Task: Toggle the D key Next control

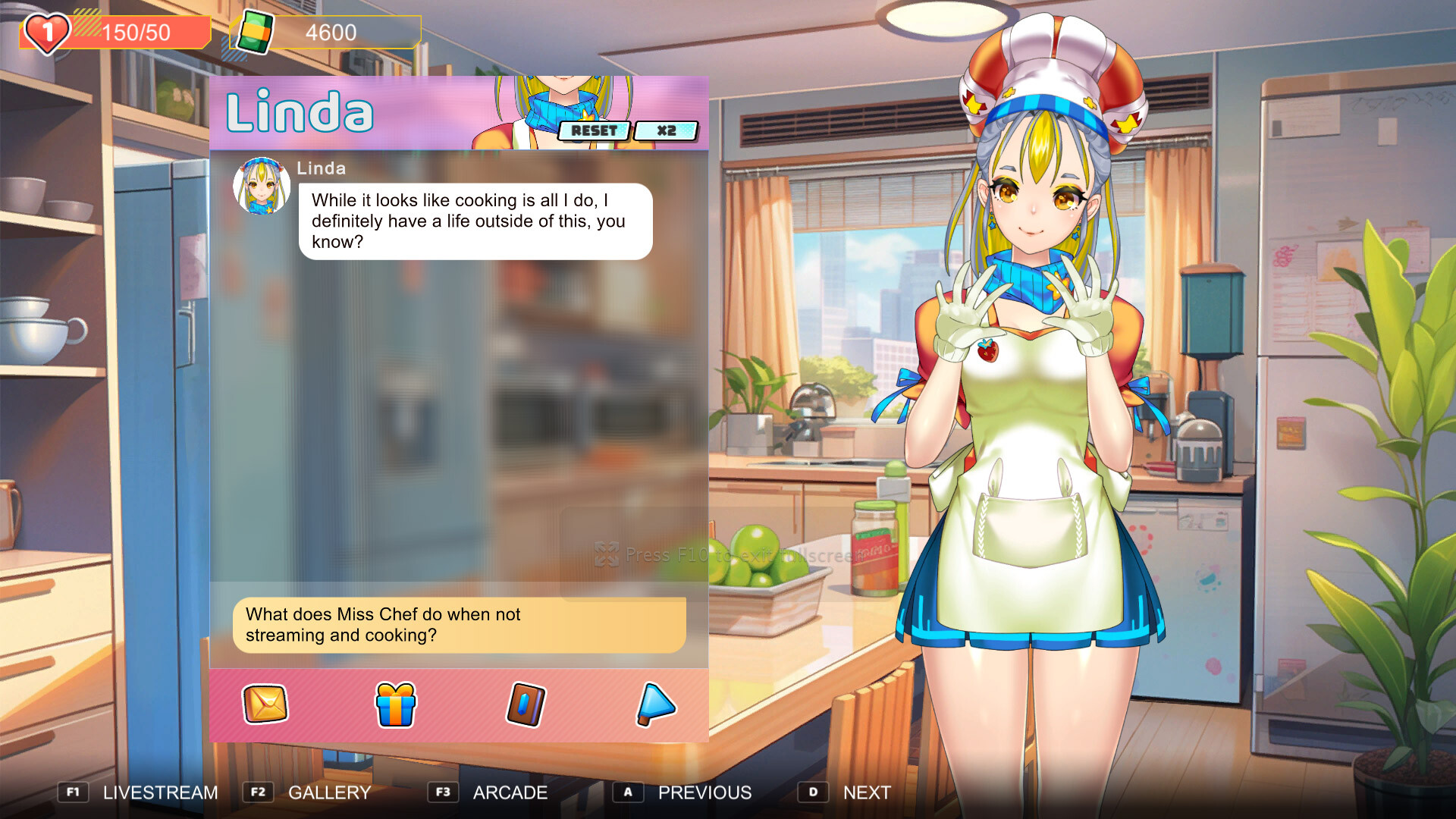Action: [x=814, y=792]
